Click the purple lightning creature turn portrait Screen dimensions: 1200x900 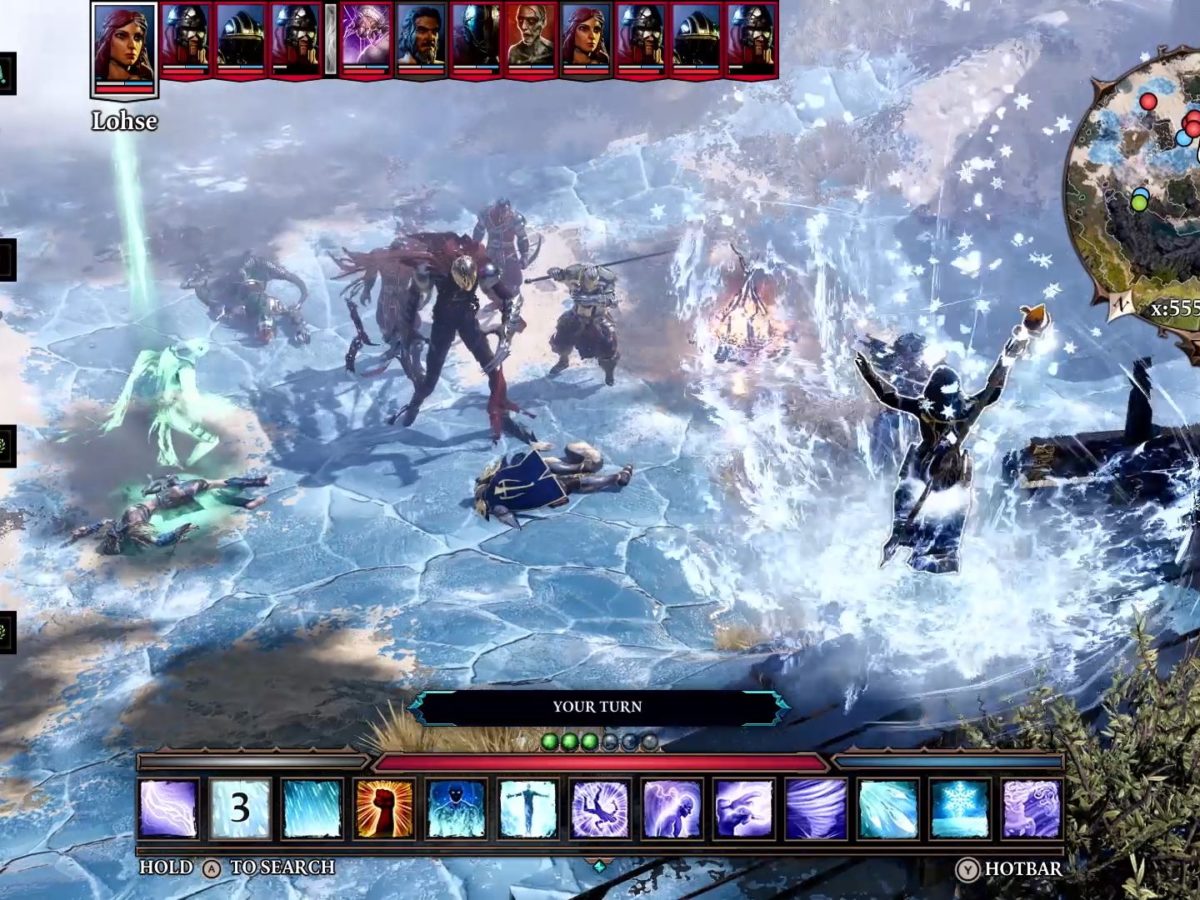pyautogui.click(x=365, y=38)
